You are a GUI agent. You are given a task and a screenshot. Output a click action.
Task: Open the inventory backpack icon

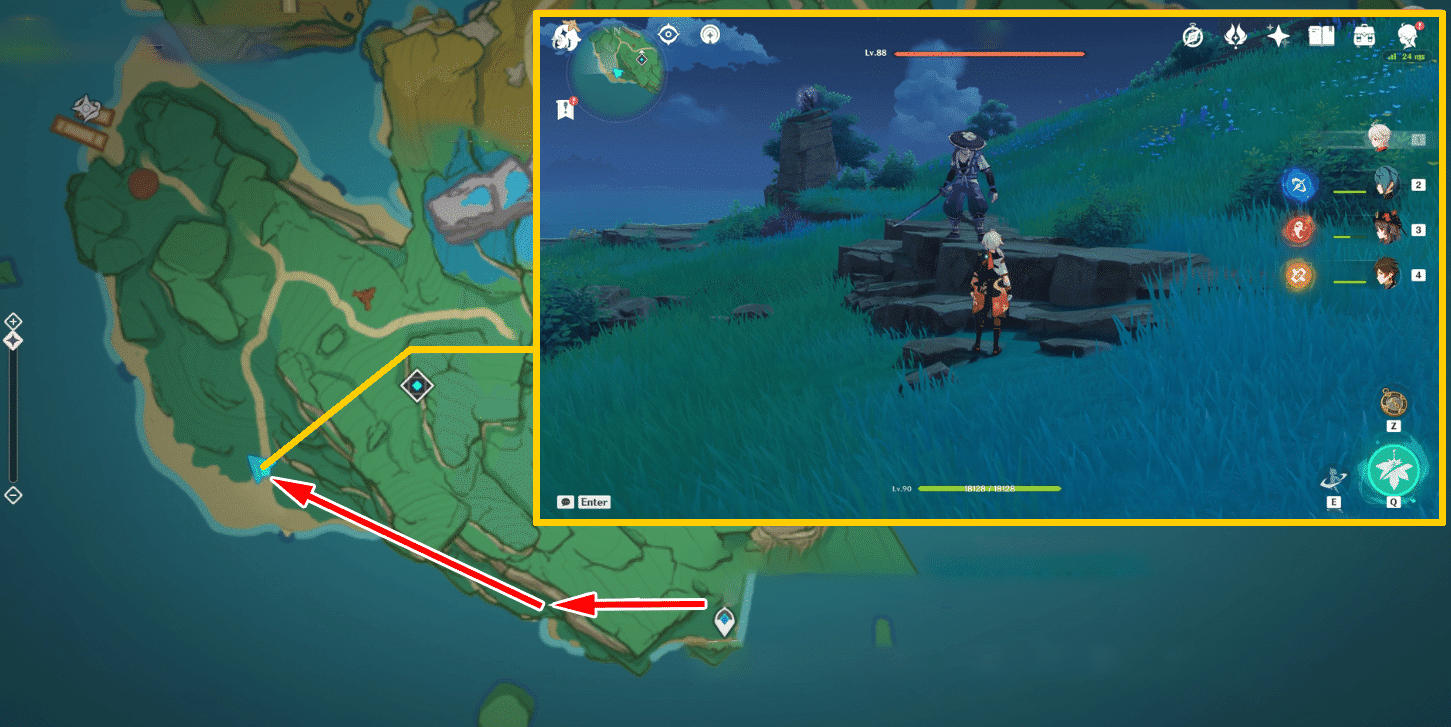[1366, 34]
